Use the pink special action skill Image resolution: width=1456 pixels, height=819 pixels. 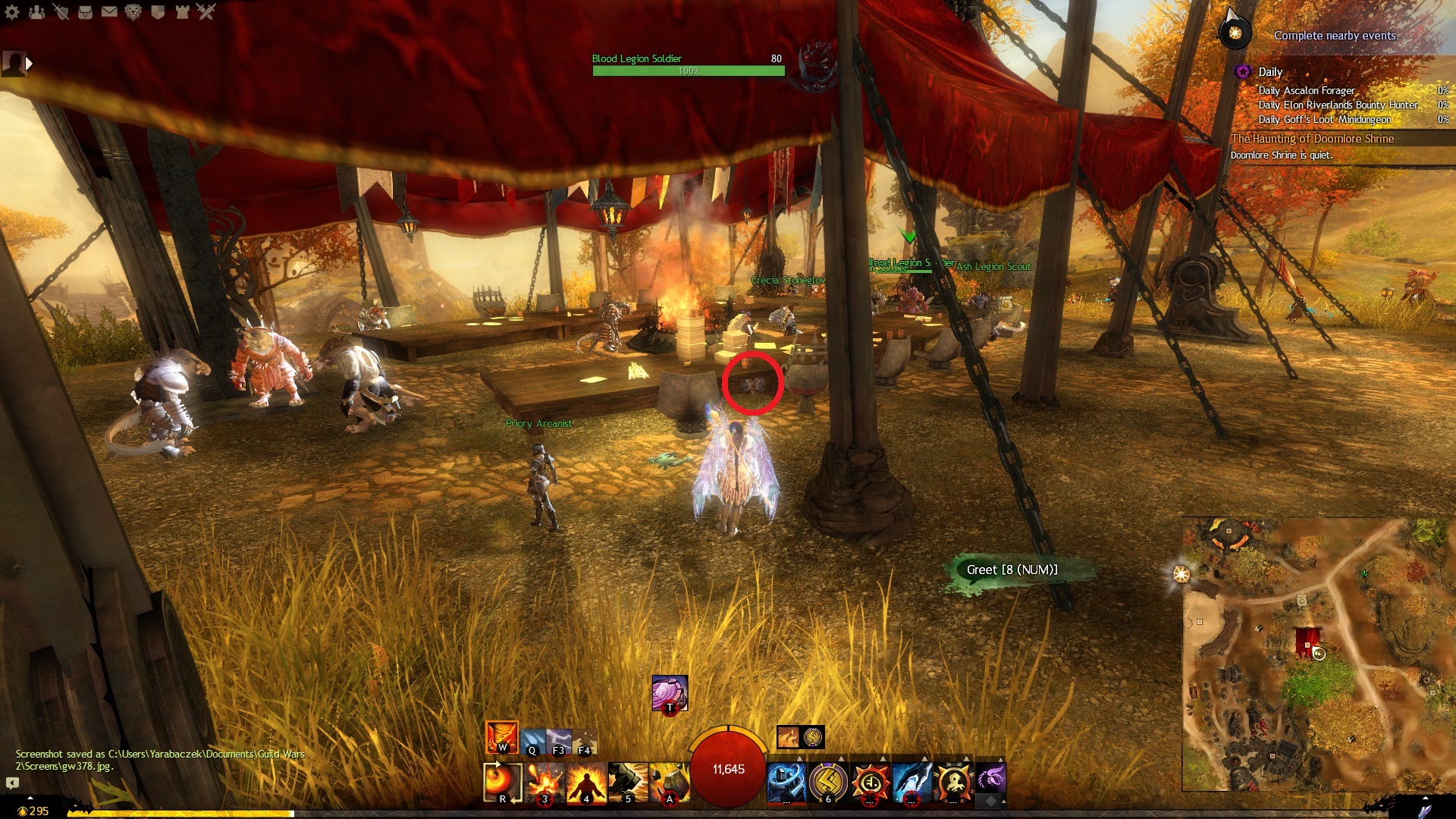click(x=670, y=693)
